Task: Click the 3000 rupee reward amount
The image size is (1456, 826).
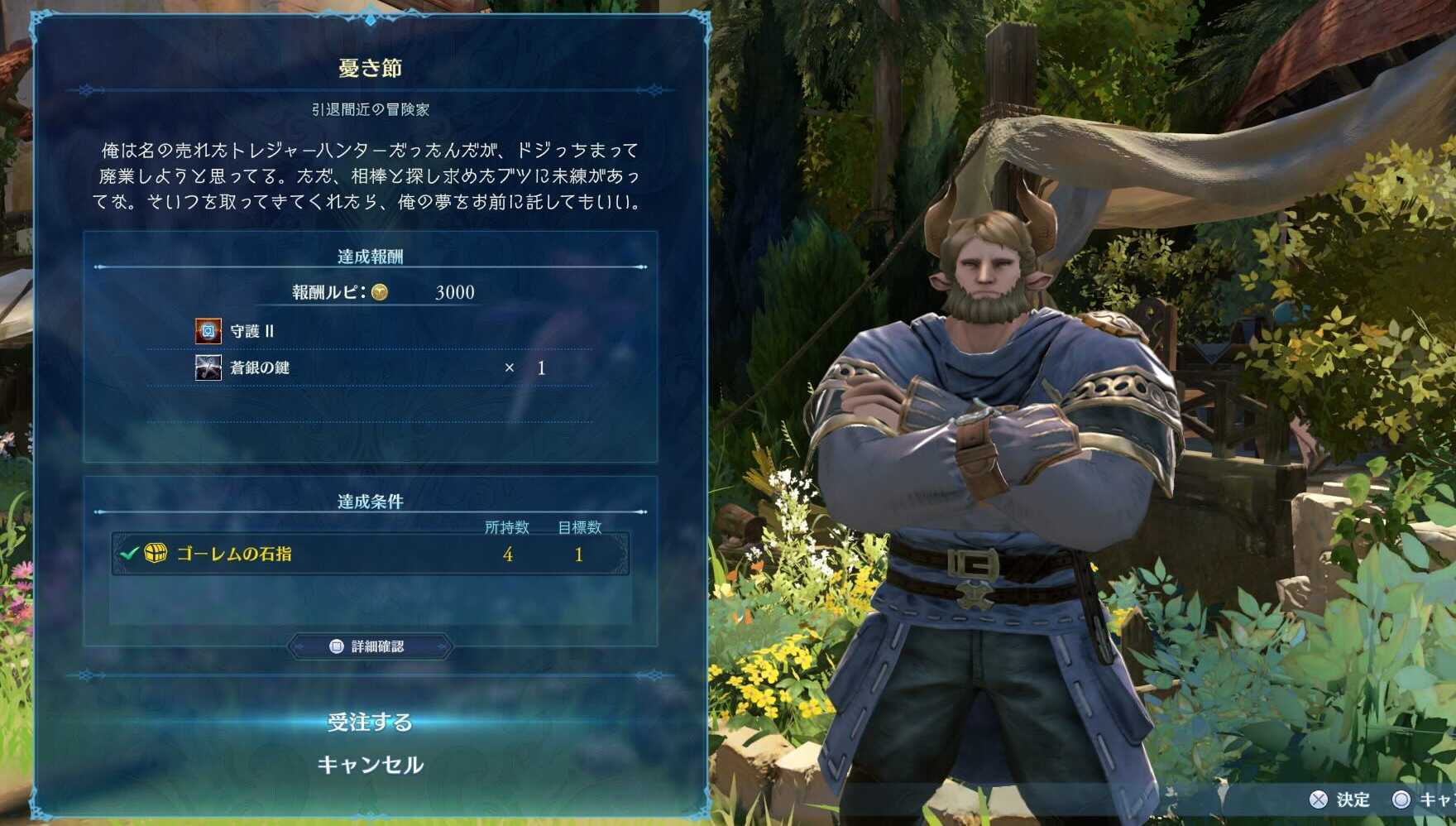Action: coord(453,292)
